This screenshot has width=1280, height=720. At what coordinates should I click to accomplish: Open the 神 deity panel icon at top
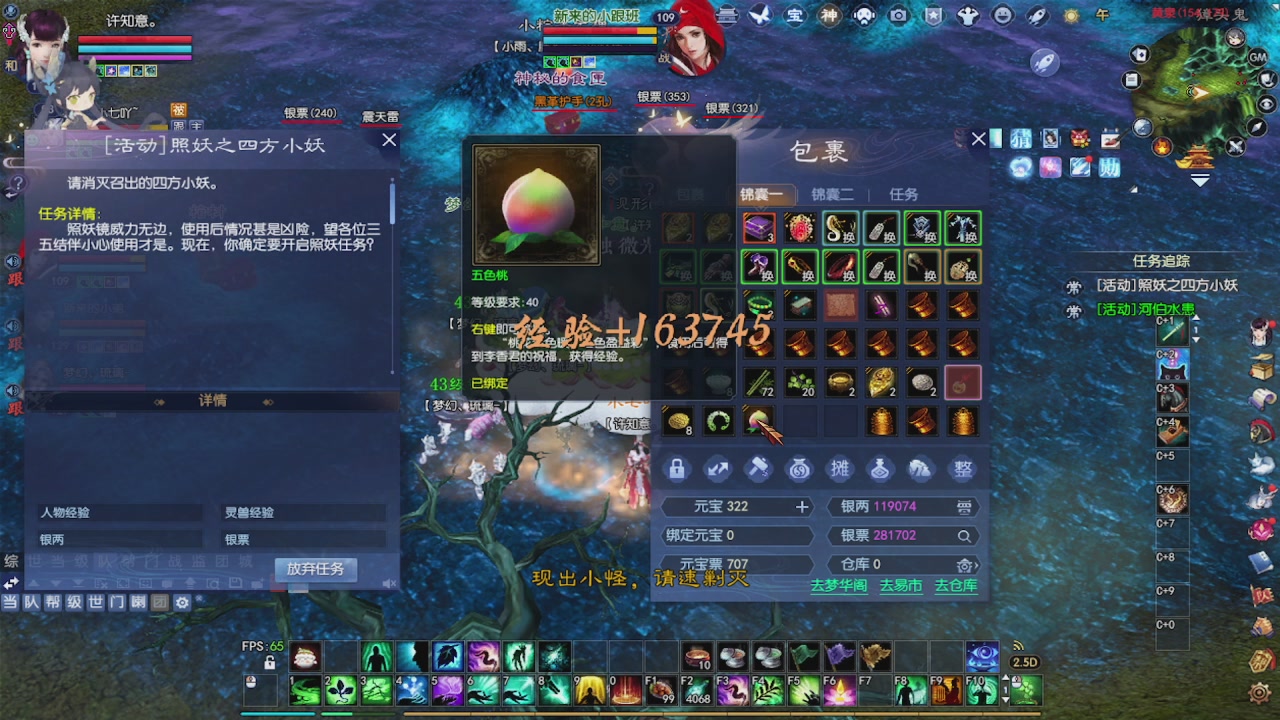tap(829, 16)
